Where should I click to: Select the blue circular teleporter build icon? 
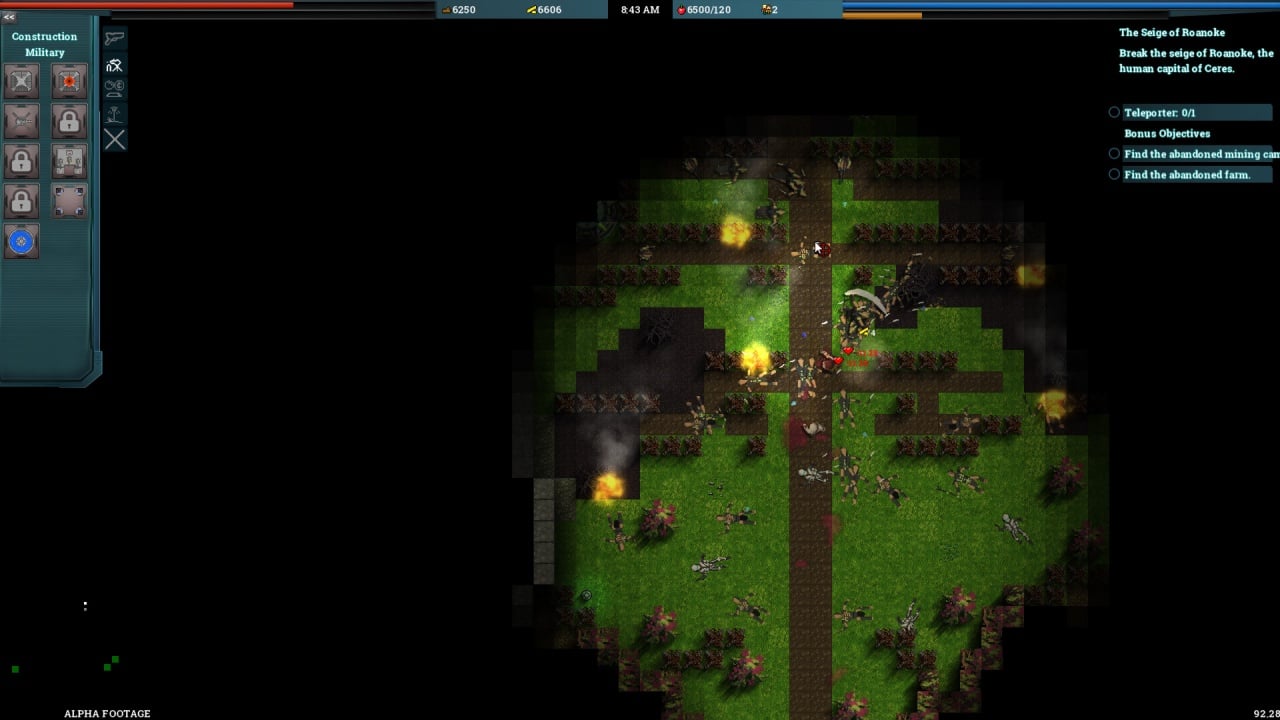[21, 241]
